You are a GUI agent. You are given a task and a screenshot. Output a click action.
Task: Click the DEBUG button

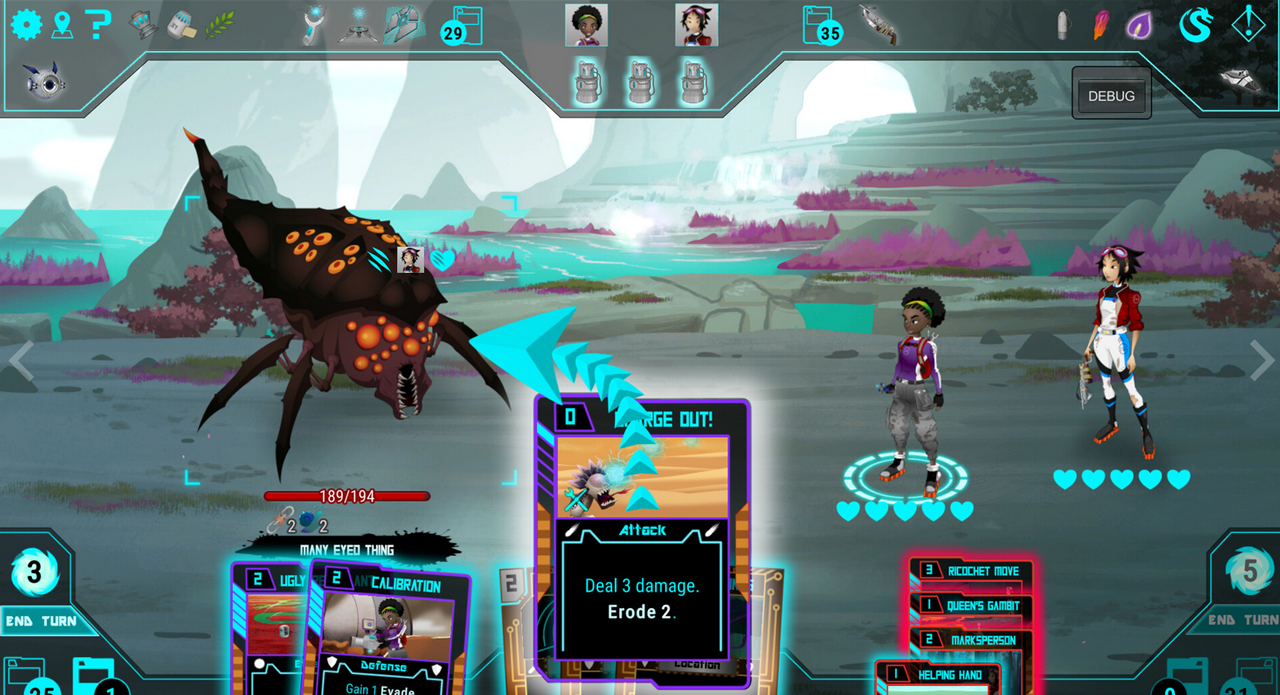[x=1111, y=96]
